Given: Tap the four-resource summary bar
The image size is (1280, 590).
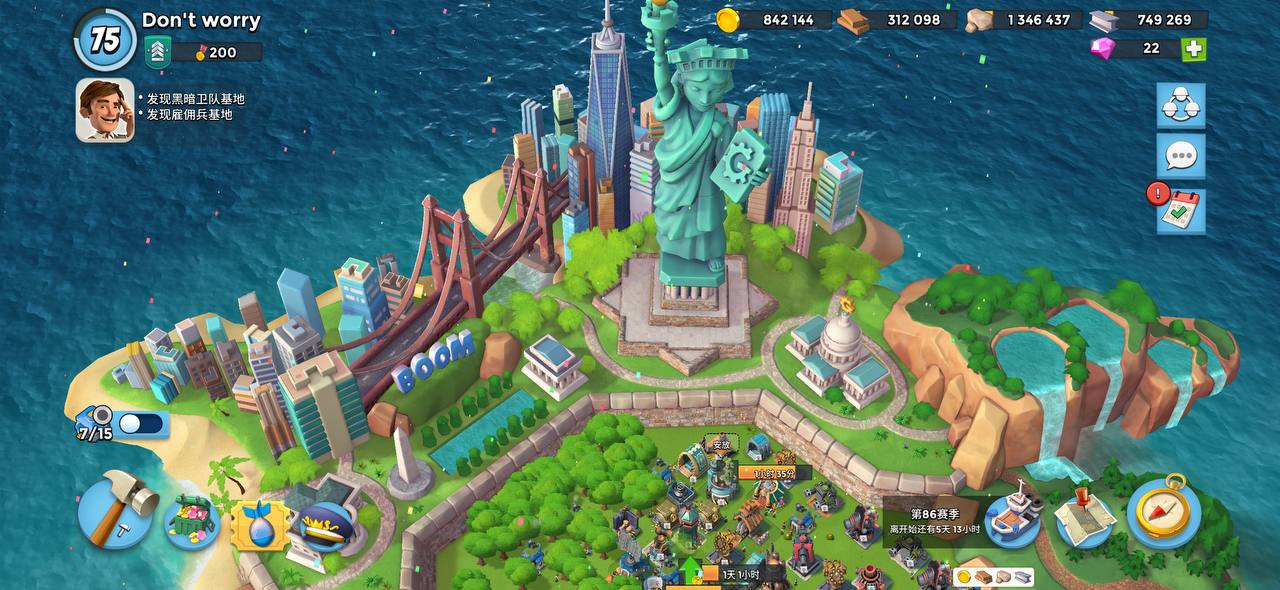Looking at the screenshot, I should click(x=993, y=577).
